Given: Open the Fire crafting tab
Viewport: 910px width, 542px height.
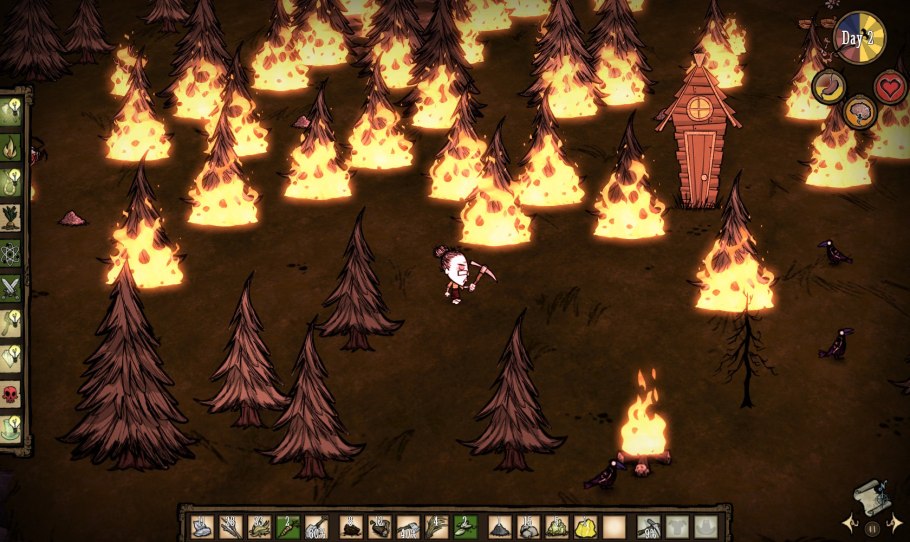Looking at the screenshot, I should (12, 148).
